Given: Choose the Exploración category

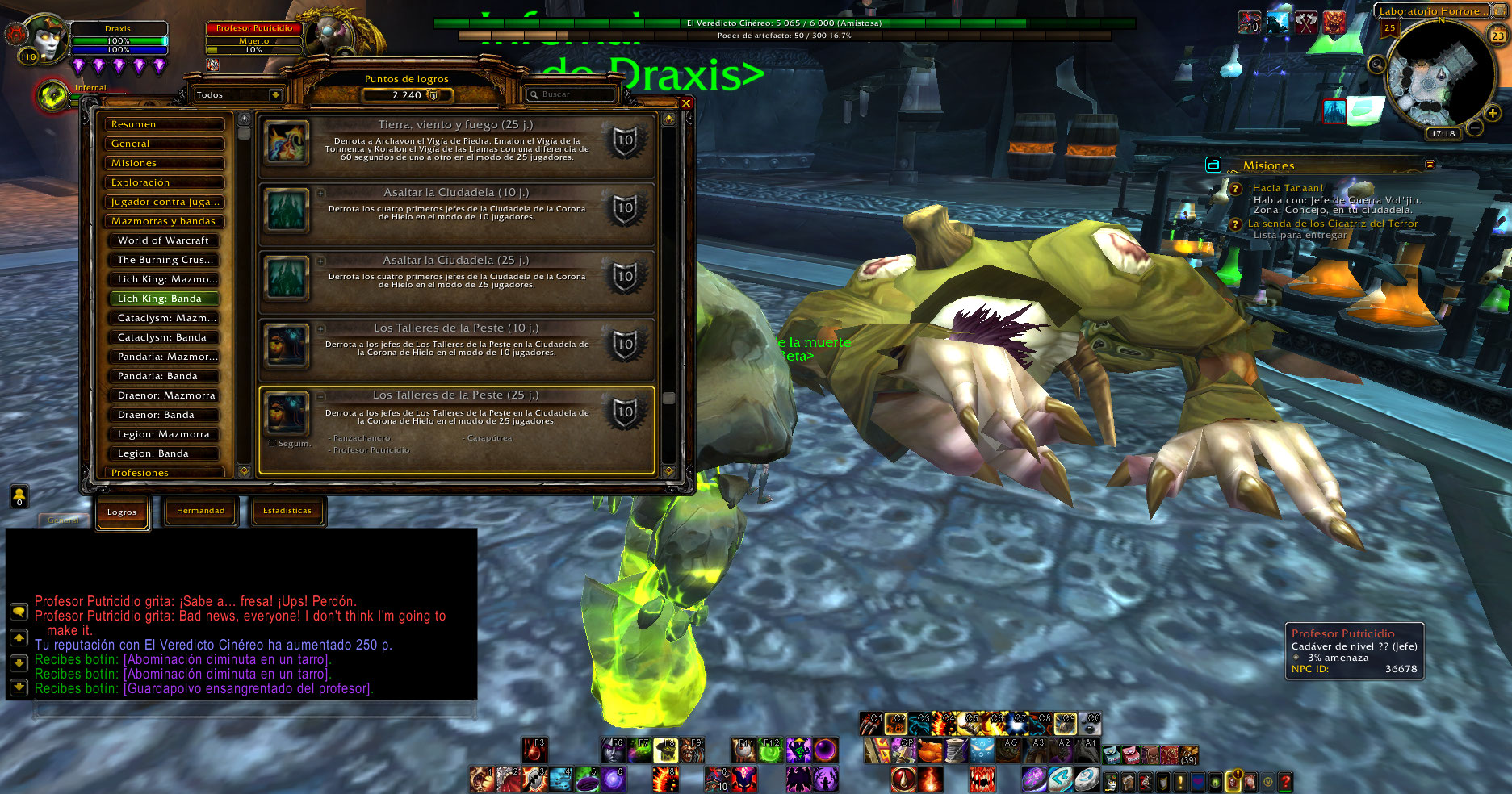Looking at the screenshot, I should [164, 182].
